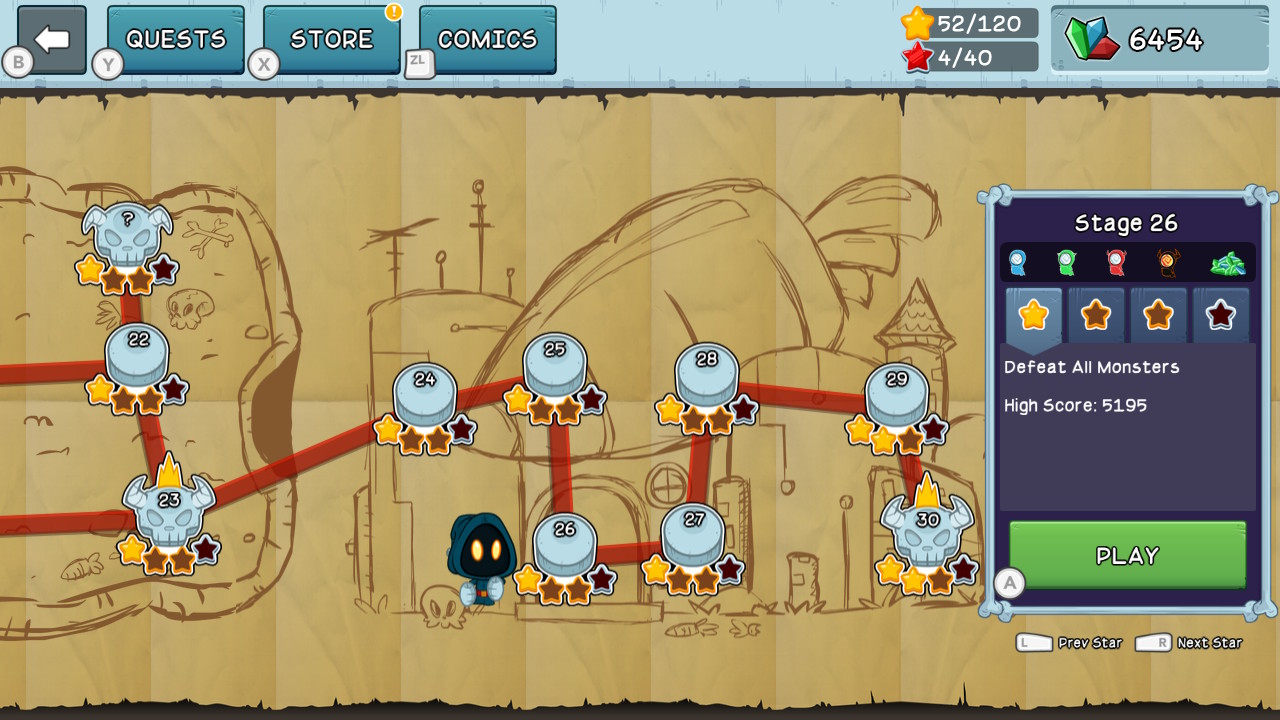Select crowned skull boss stage 30
Viewport: 1280px width, 720px height.
point(925,530)
